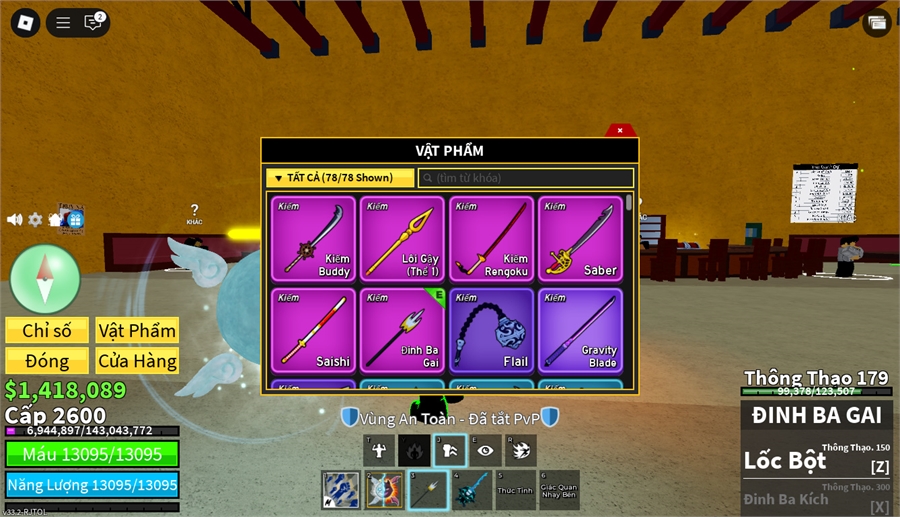This screenshot has width=900, height=517.
Task: Open the Roblox chat icon
Action: pyautogui.click(x=93, y=23)
